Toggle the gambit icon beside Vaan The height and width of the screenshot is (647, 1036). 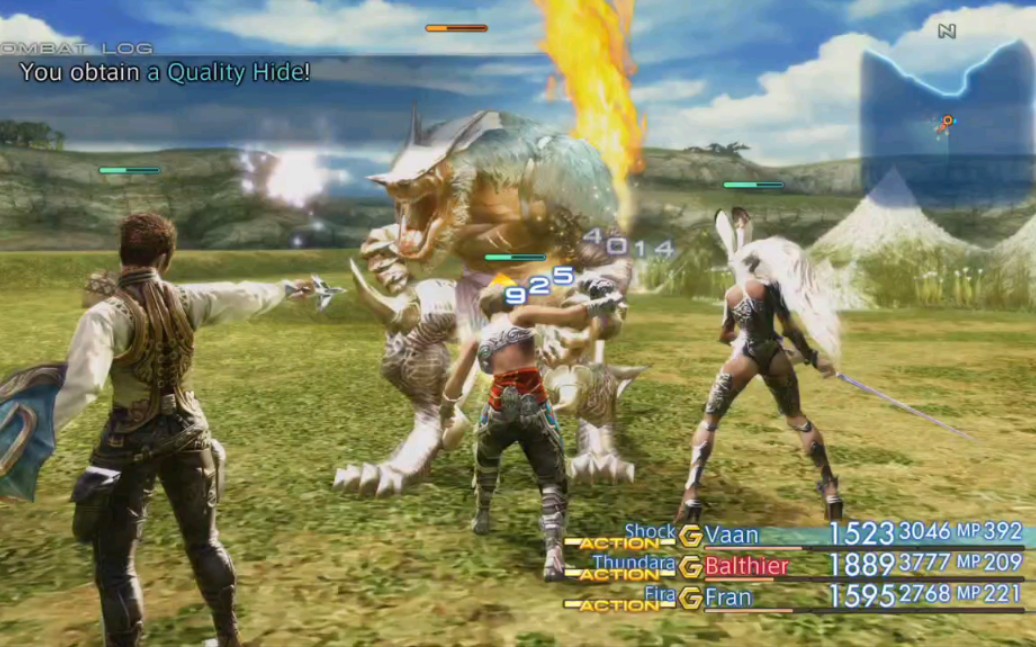point(690,536)
